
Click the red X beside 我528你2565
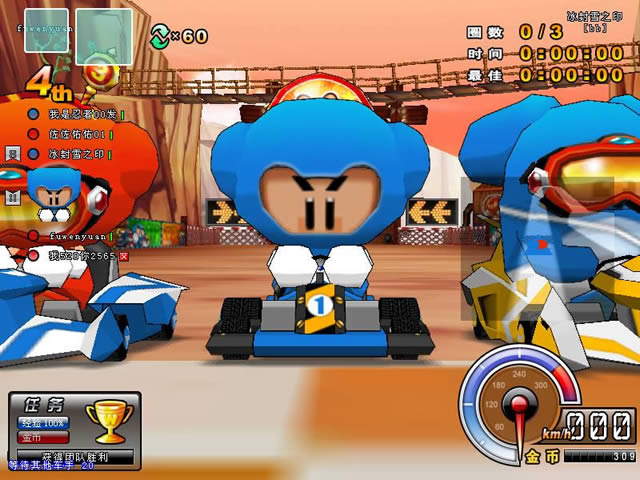[123, 256]
